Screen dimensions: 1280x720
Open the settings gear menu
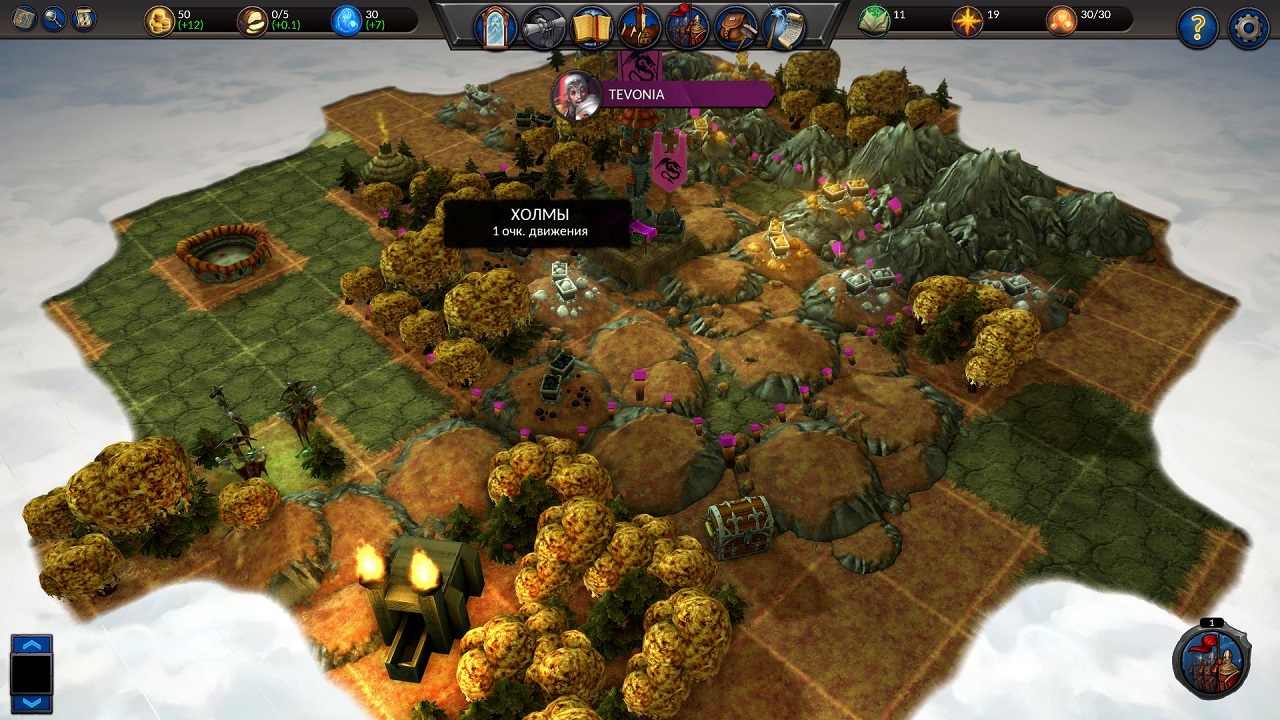coord(1248,28)
